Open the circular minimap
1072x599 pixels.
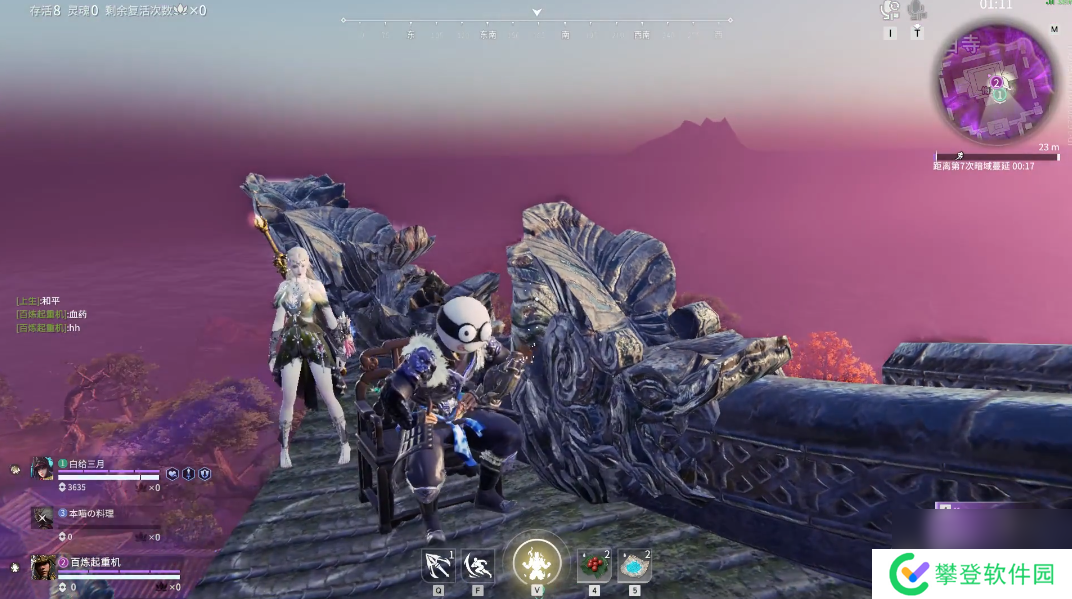996,86
